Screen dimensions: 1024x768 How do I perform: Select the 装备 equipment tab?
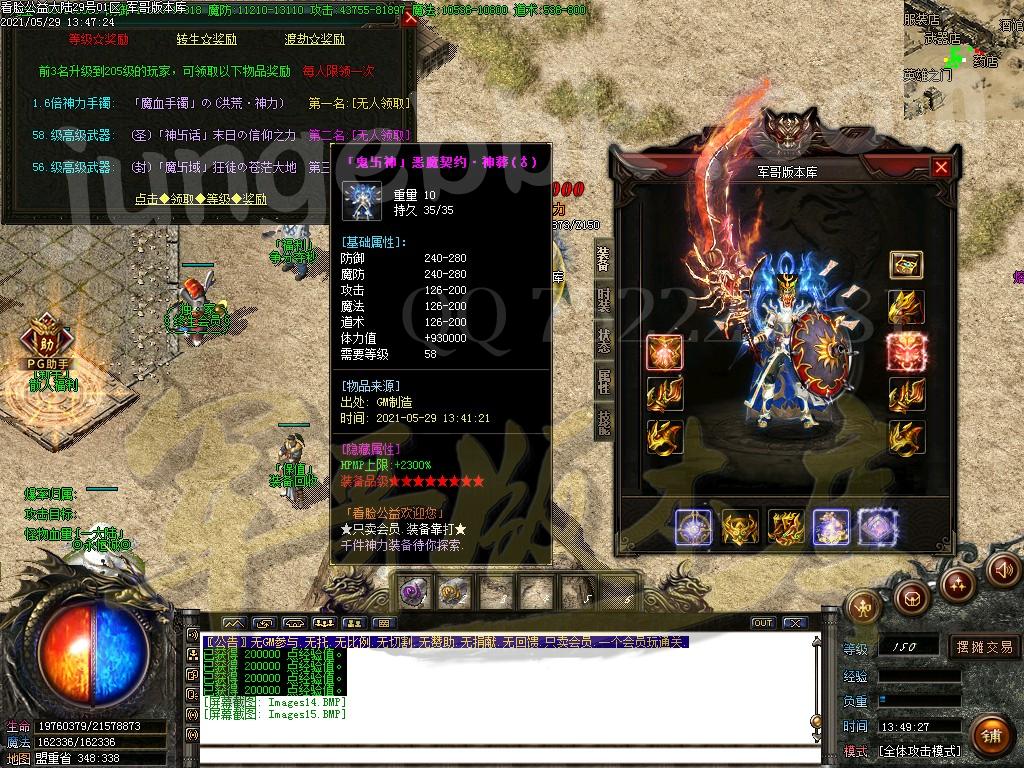(603, 259)
